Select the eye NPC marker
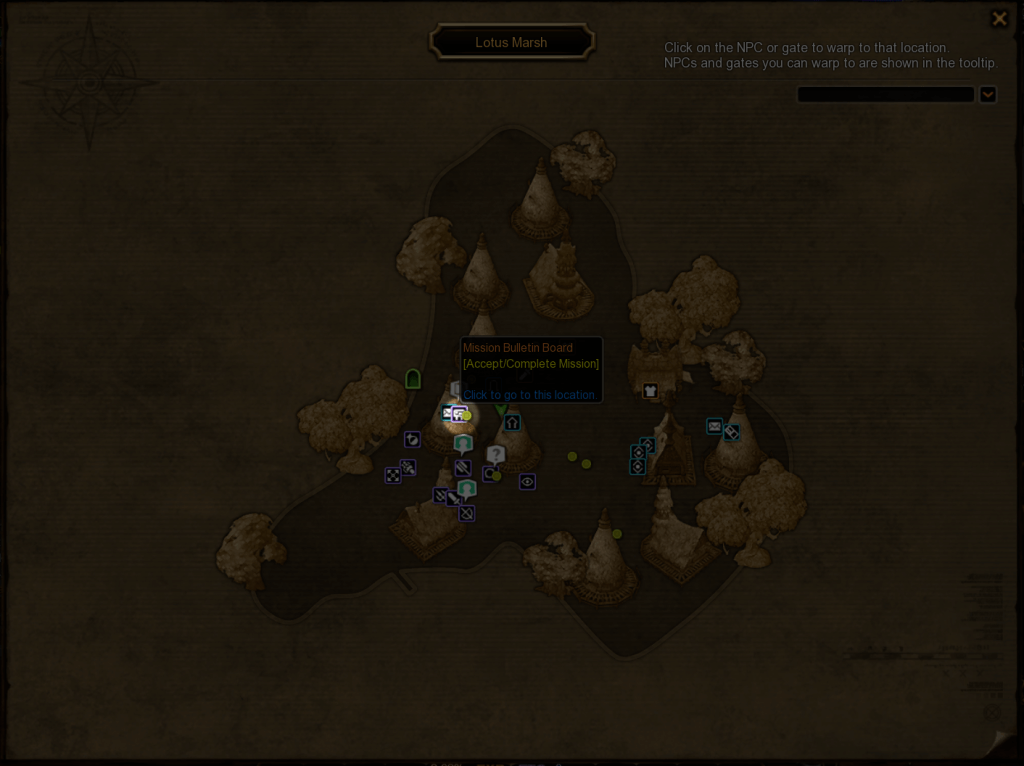The width and height of the screenshot is (1024, 766). click(x=527, y=482)
